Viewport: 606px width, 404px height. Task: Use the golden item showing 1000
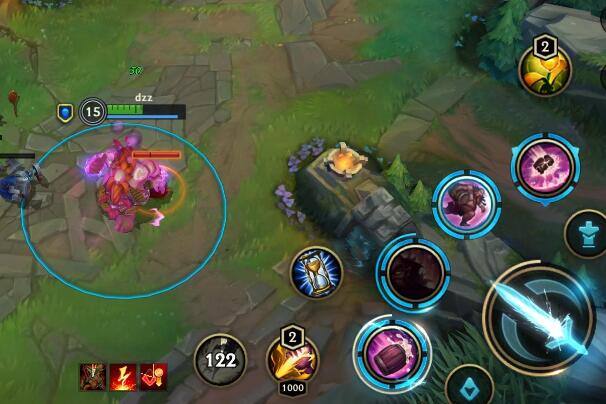292,360
